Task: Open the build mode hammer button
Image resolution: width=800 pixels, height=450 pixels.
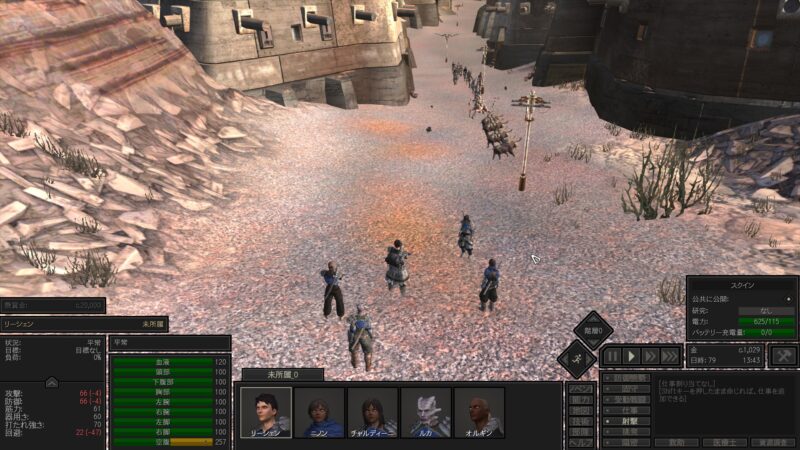Action: click(785, 356)
